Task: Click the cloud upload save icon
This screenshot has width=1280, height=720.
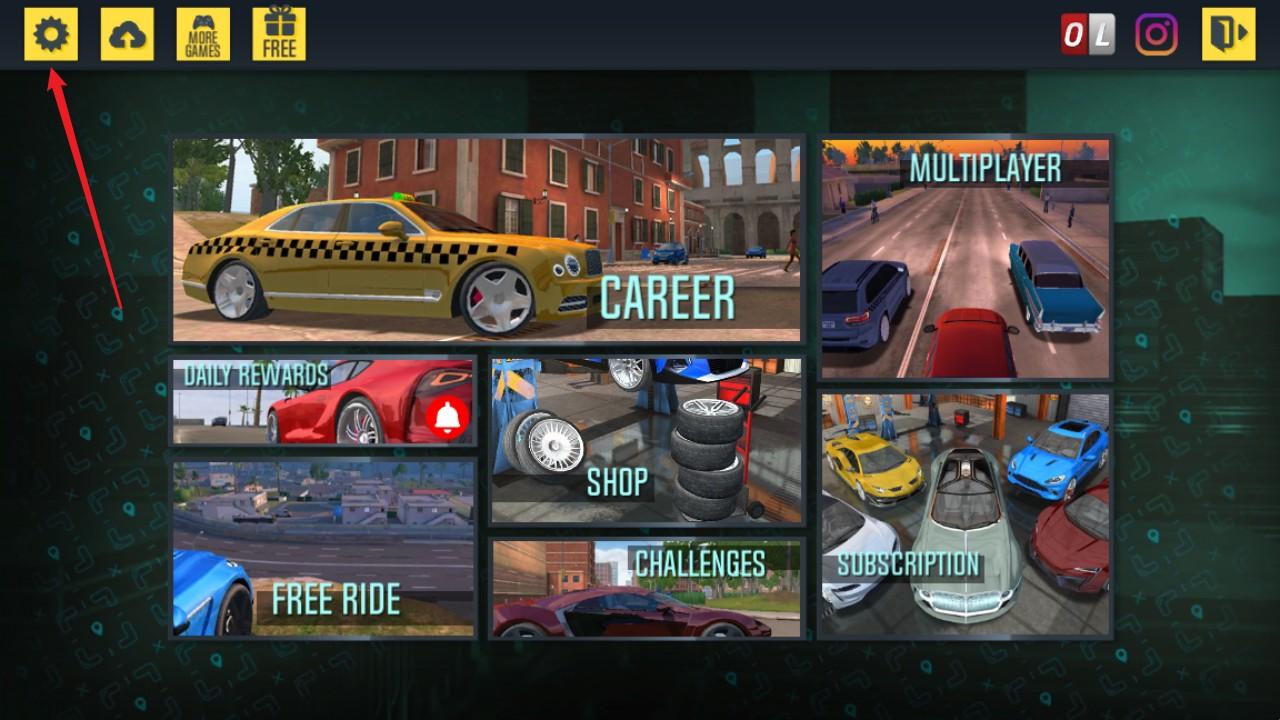Action: 127,35
